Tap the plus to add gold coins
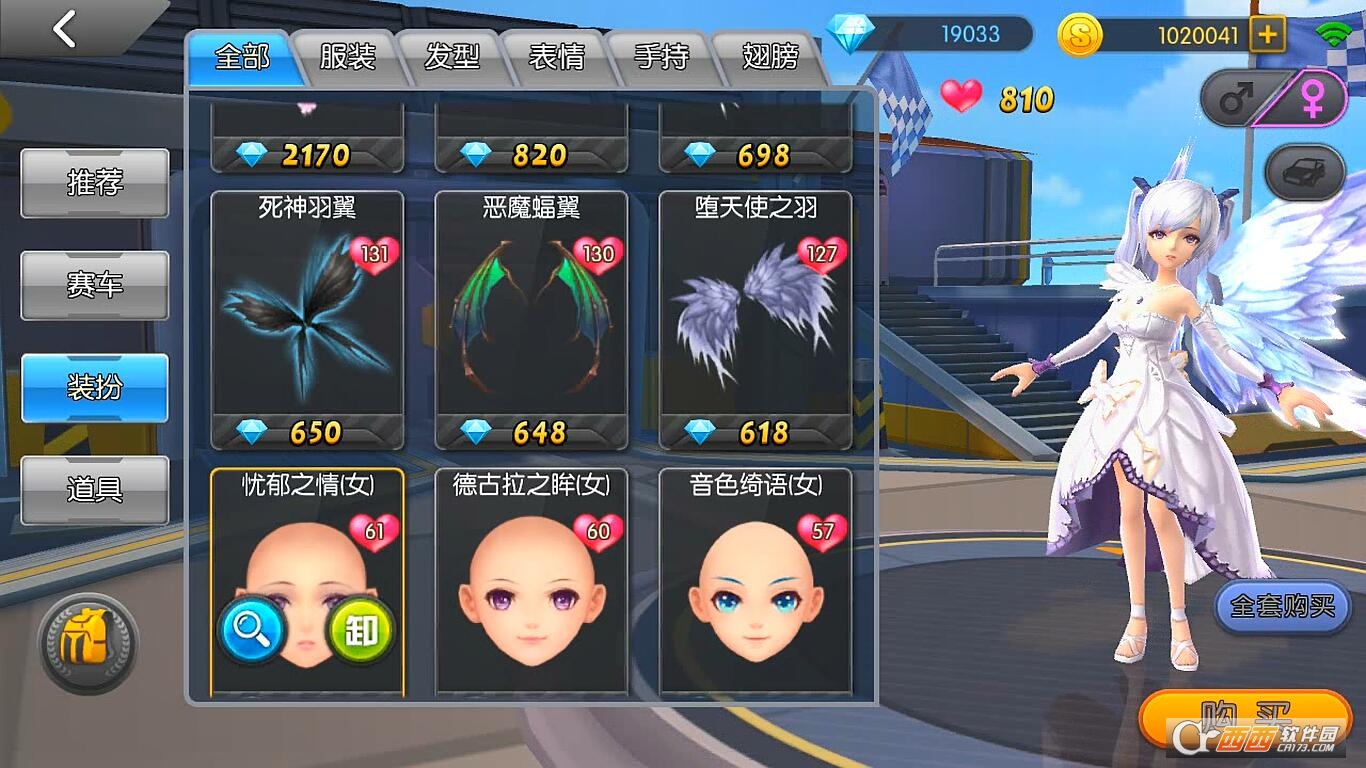This screenshot has height=768, width=1366. pyautogui.click(x=1266, y=33)
